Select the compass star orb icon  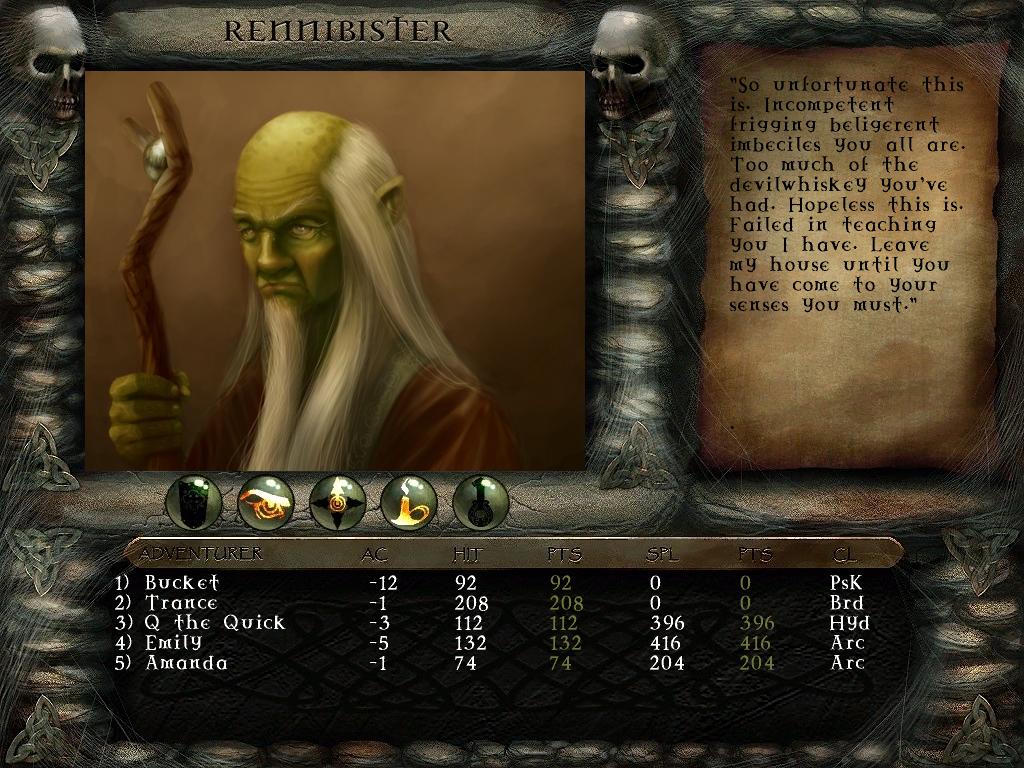click(x=338, y=502)
